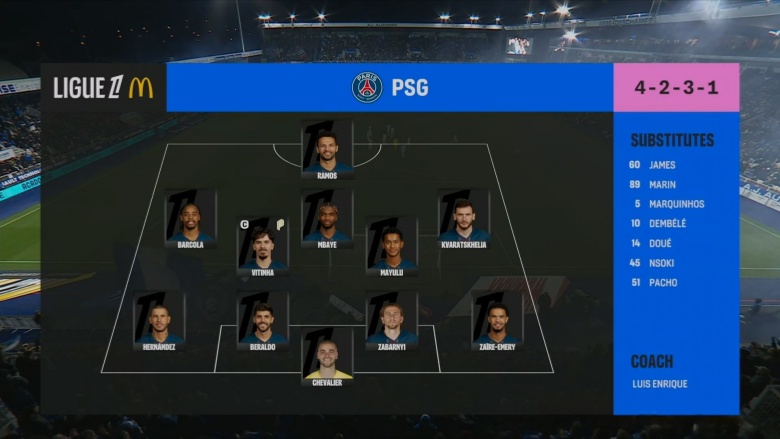
Task: Choose goalkeeper Chevalier's card
Action: (x=327, y=357)
